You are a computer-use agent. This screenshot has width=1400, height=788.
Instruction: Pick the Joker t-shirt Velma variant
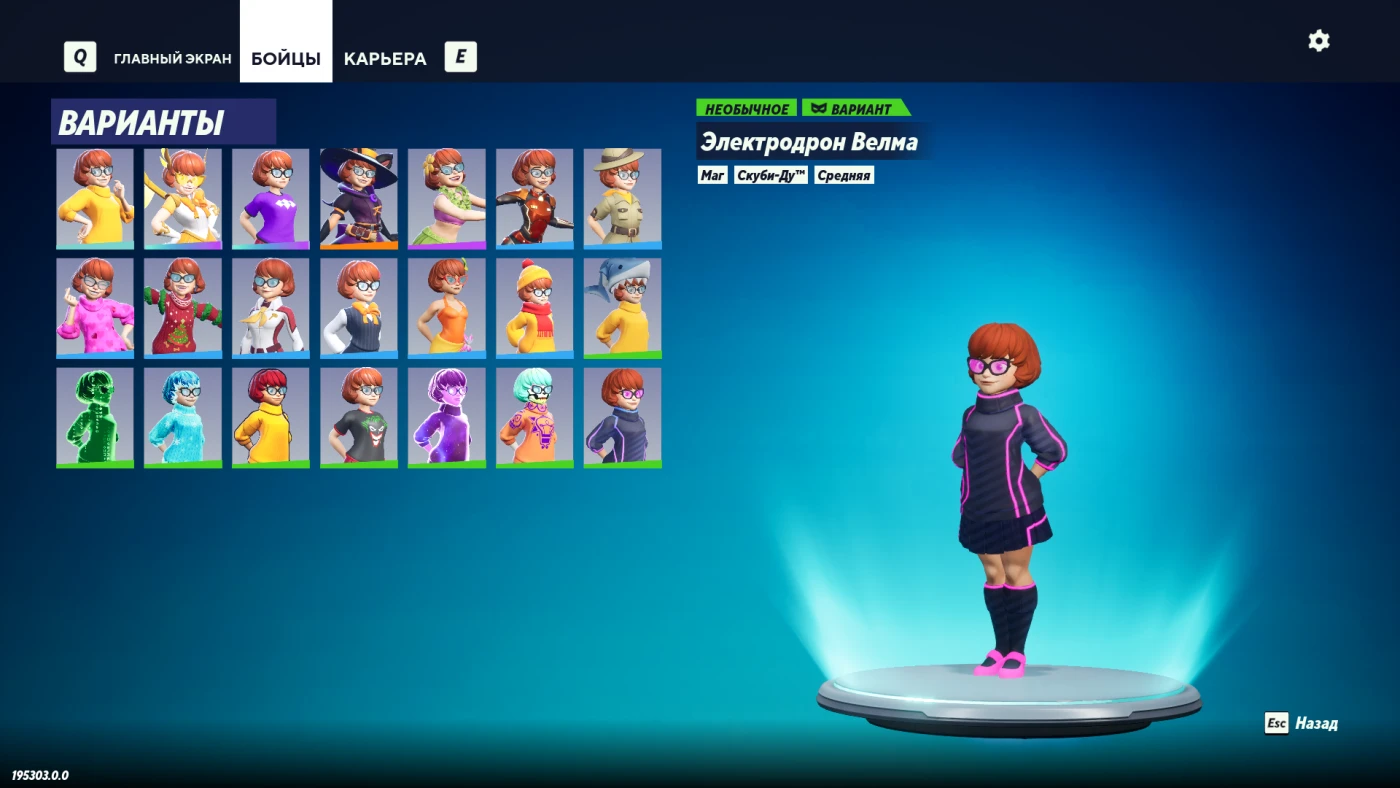tap(359, 417)
